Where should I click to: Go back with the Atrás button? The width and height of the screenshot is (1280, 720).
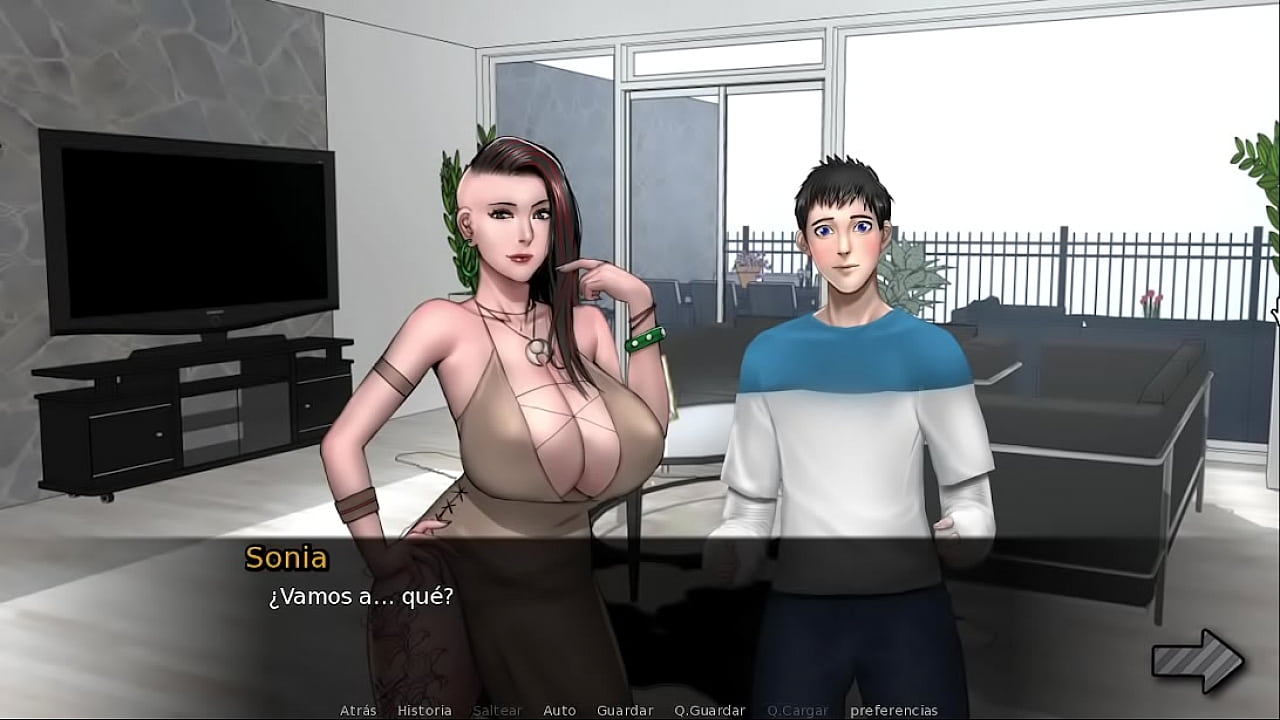point(358,710)
